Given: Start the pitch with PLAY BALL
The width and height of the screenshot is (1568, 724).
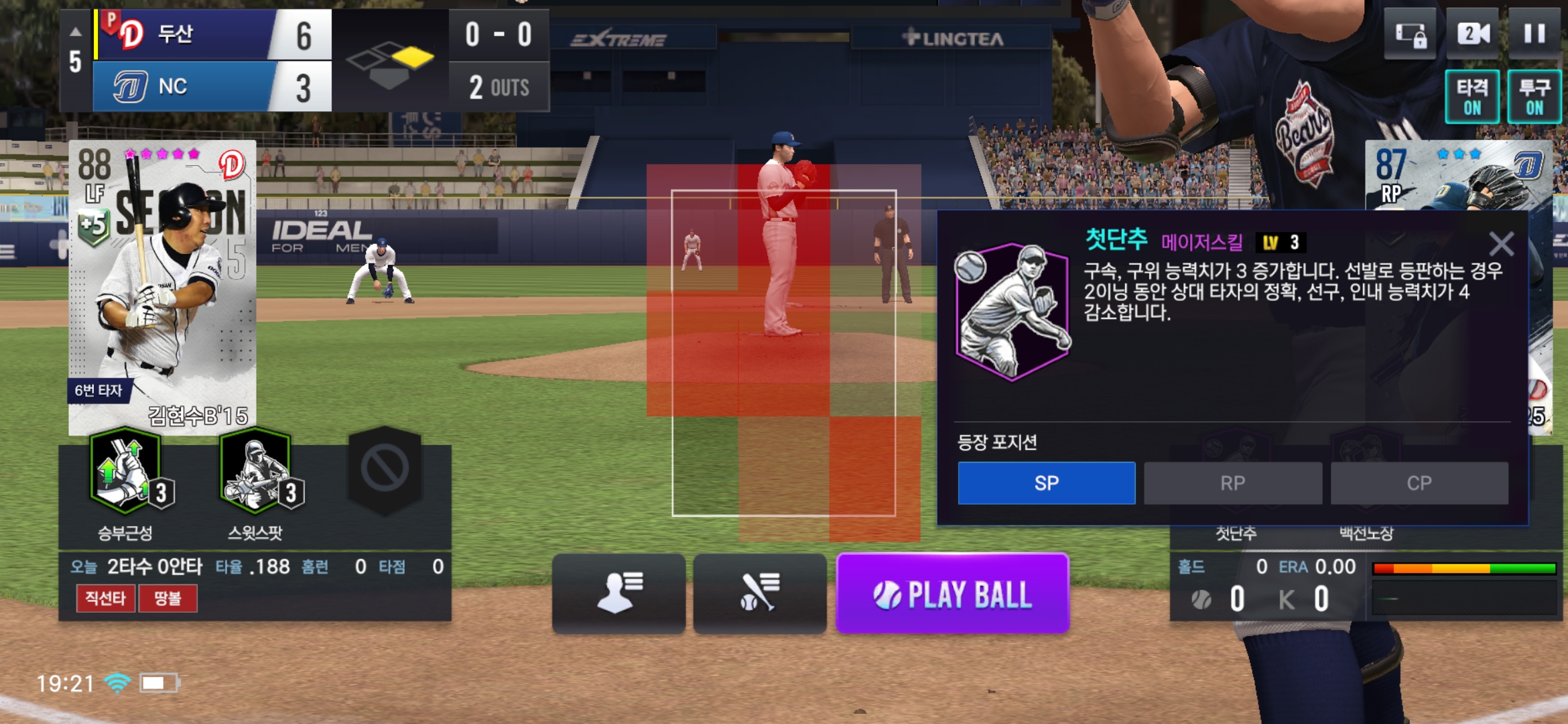Looking at the screenshot, I should pyautogui.click(x=952, y=594).
